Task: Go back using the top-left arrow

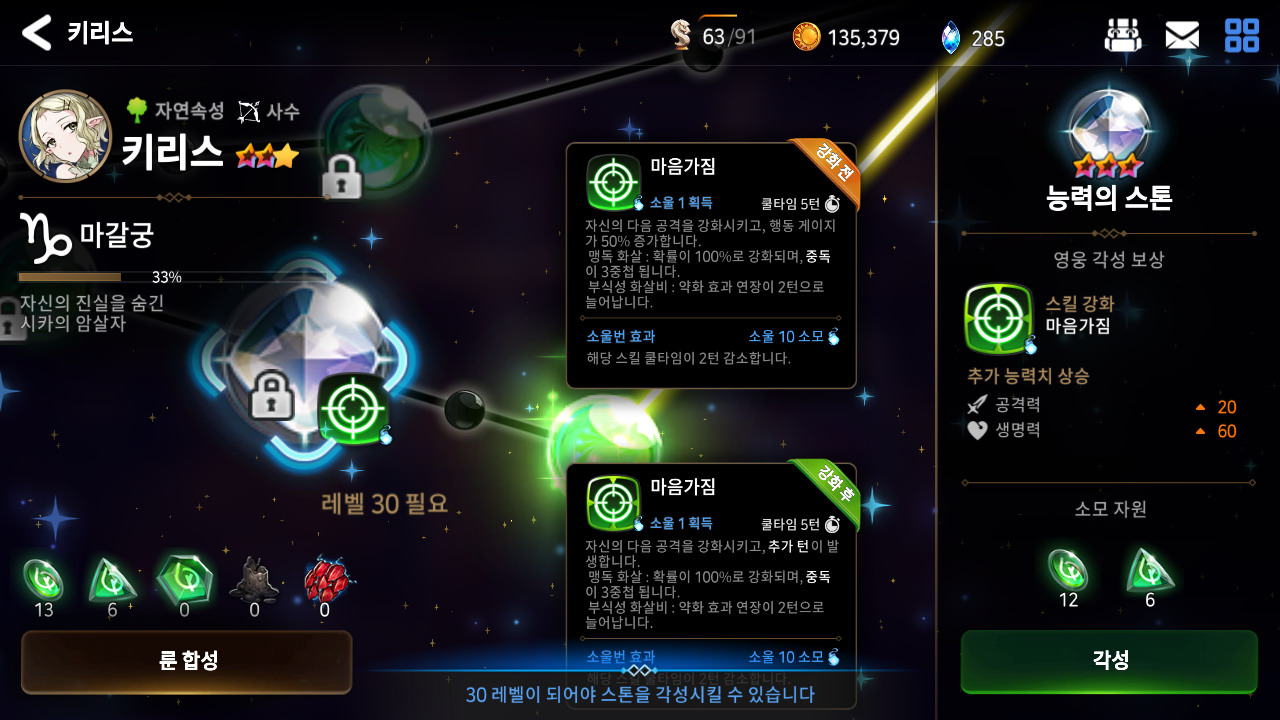Action: (37, 33)
